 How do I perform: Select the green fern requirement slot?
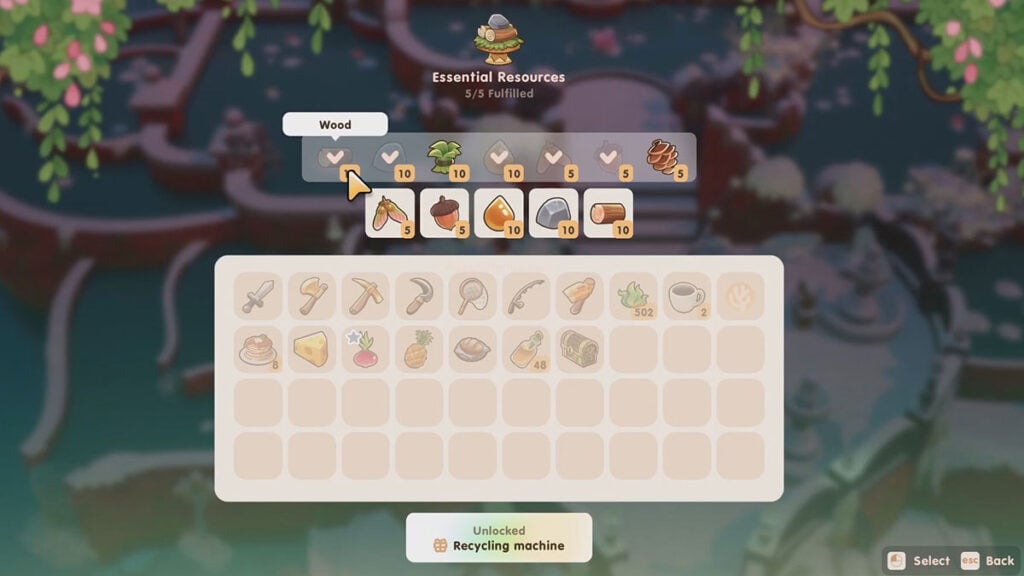442,157
